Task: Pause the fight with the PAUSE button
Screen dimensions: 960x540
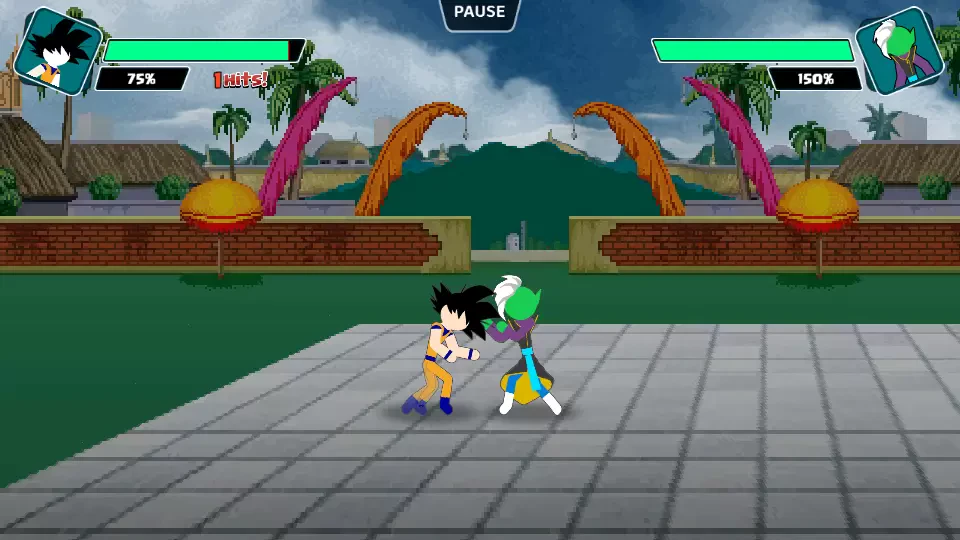Action: pyautogui.click(x=480, y=13)
